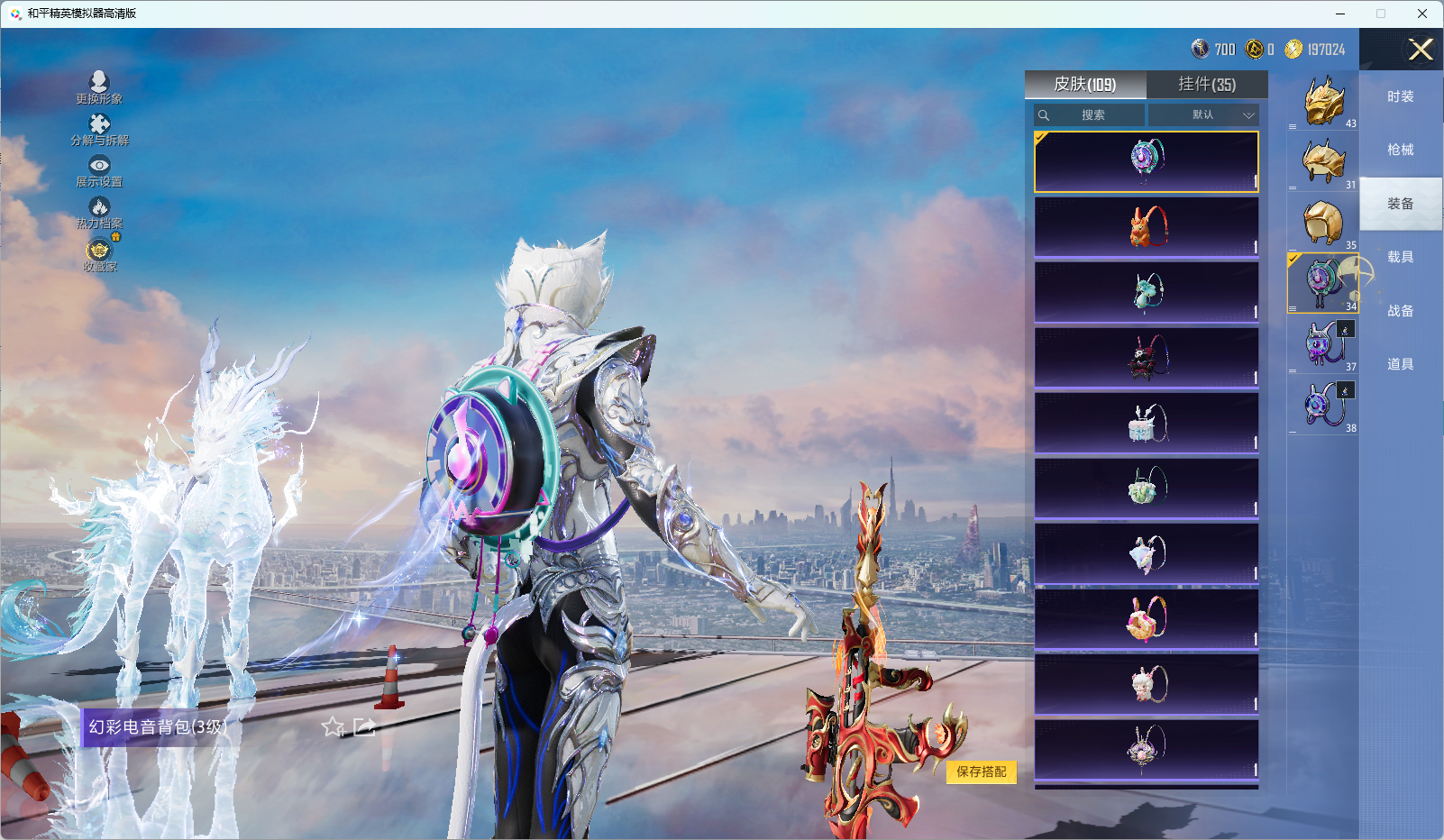Open 展示设置 display settings
Image resolution: width=1444 pixels, height=840 pixels.
pyautogui.click(x=99, y=169)
